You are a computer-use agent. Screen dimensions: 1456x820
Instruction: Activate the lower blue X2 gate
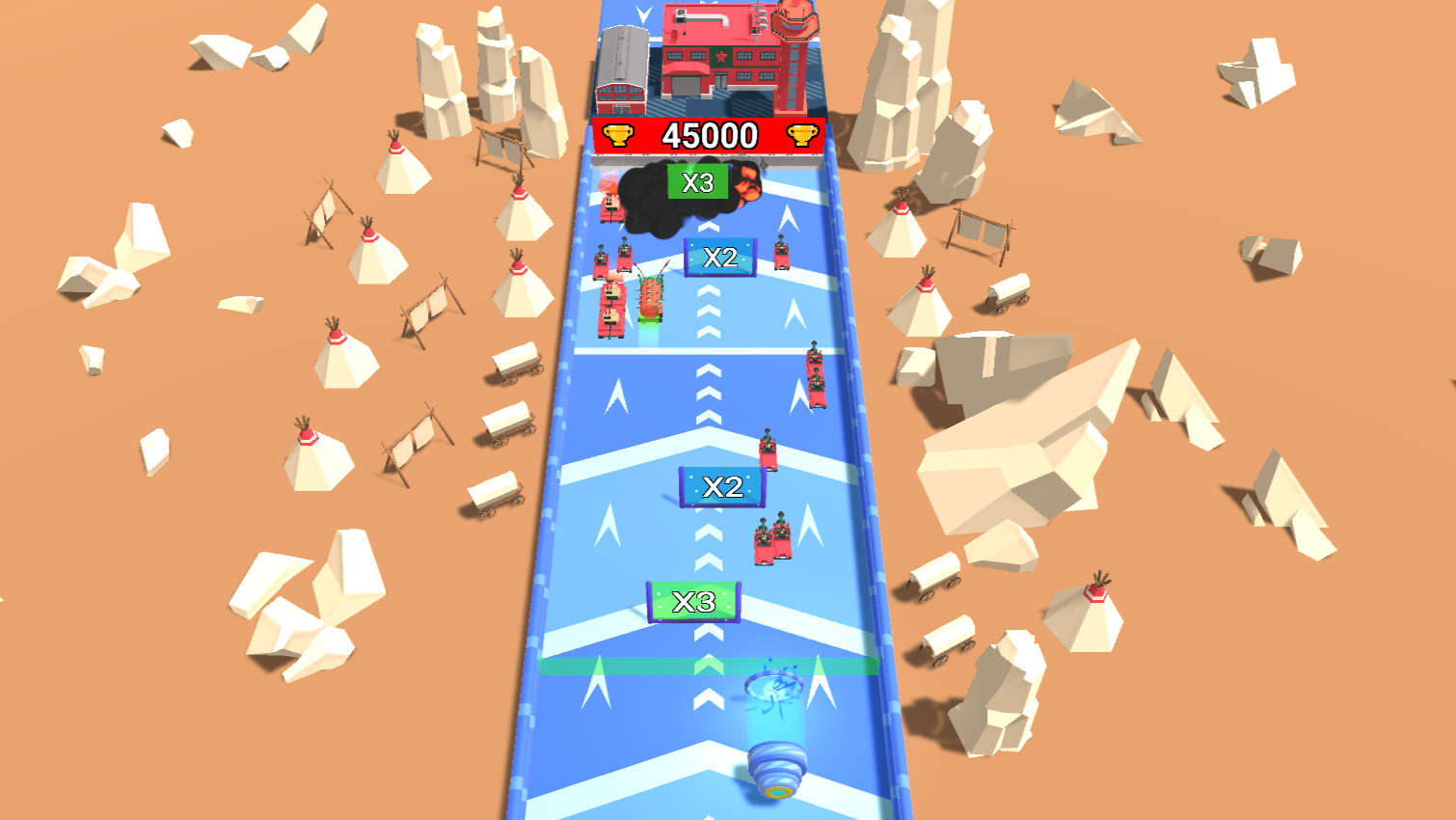tap(722, 487)
